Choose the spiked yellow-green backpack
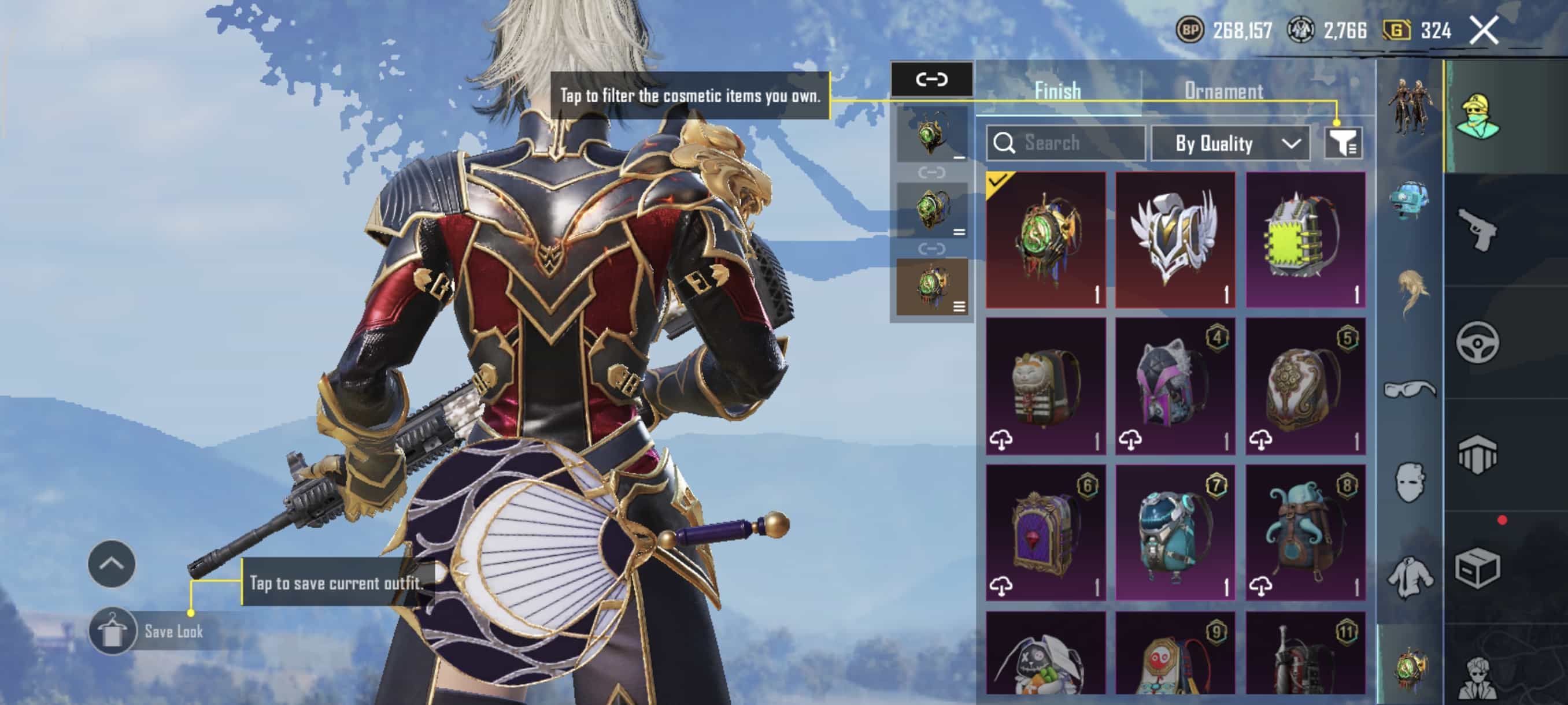 1305,239
